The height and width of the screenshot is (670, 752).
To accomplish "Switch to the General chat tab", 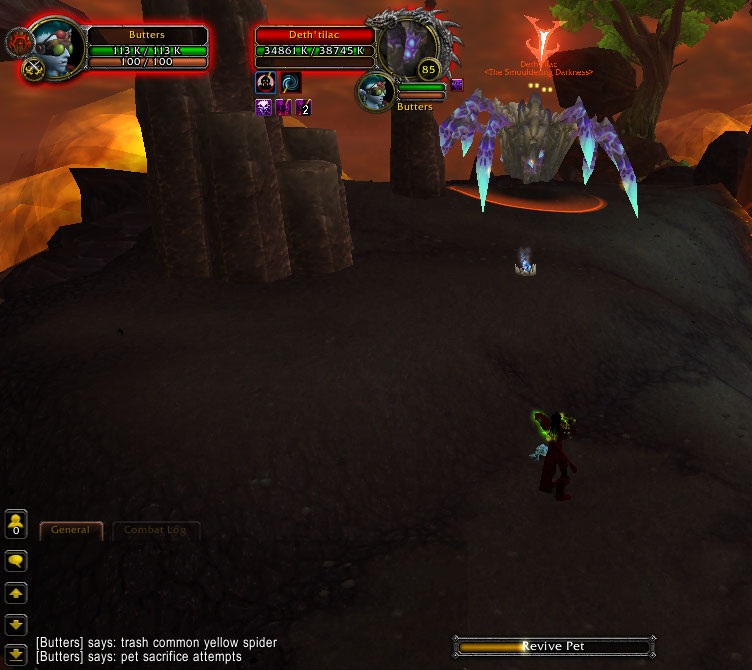I will pyautogui.click(x=71, y=530).
